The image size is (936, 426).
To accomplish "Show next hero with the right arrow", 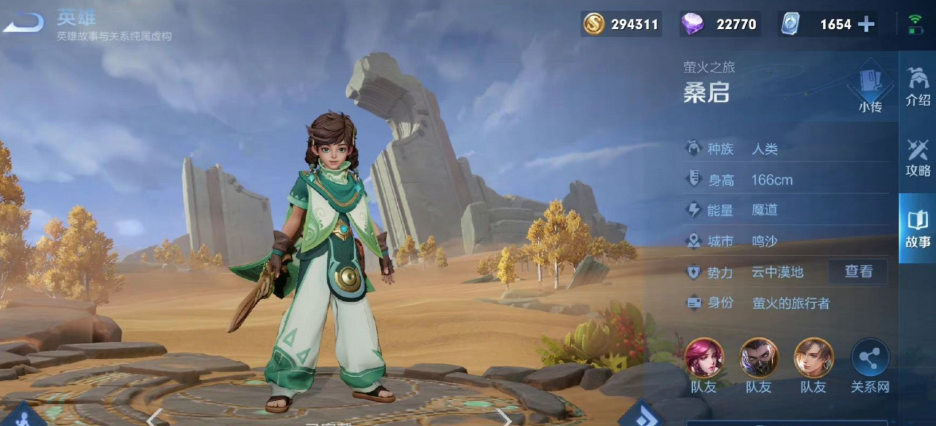I will tap(503, 414).
